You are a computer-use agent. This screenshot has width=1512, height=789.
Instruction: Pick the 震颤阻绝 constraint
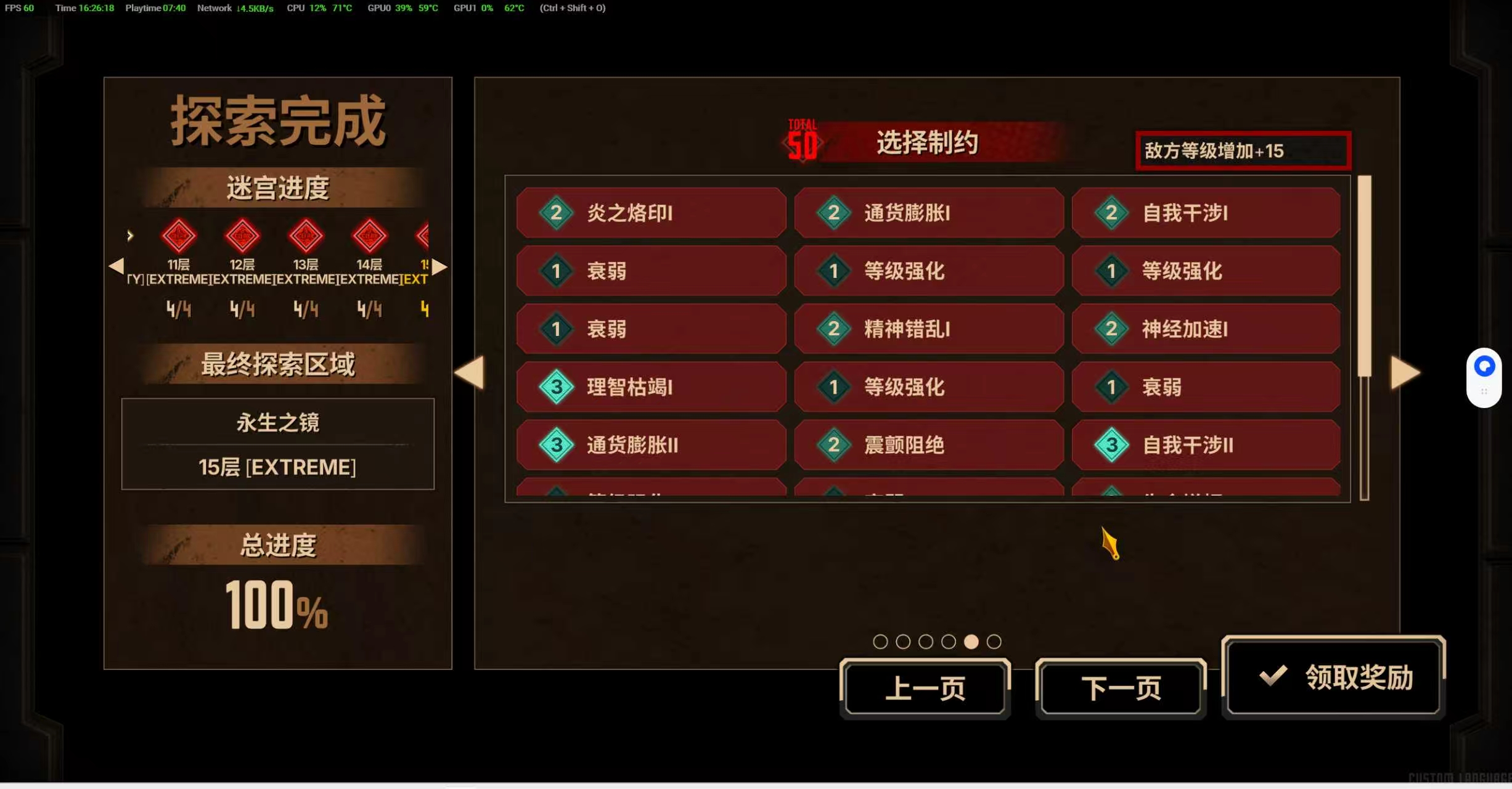coord(928,445)
